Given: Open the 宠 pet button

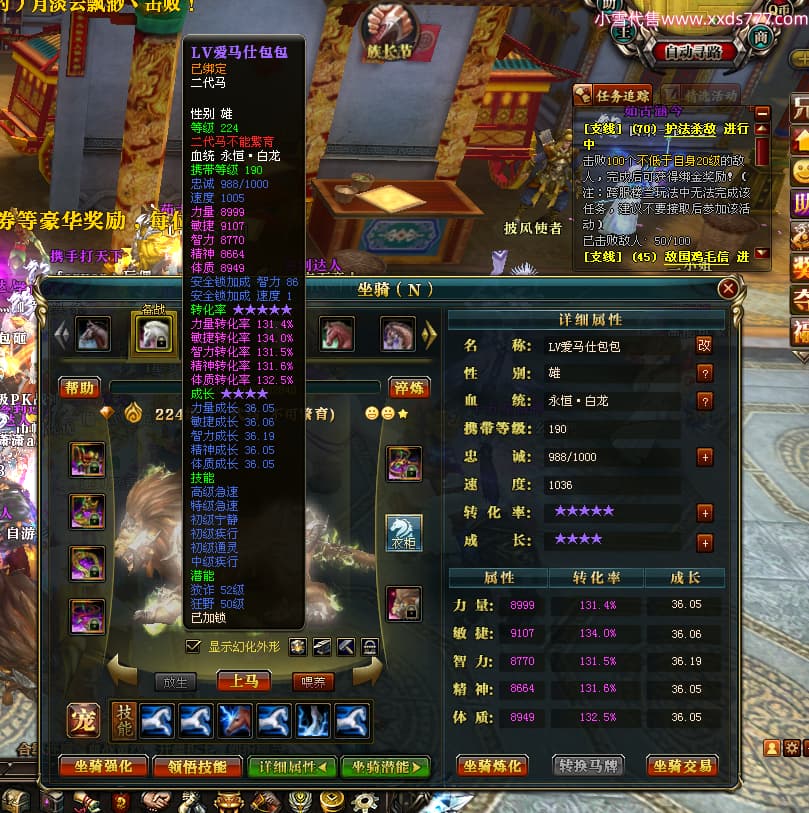Looking at the screenshot, I should [82, 719].
